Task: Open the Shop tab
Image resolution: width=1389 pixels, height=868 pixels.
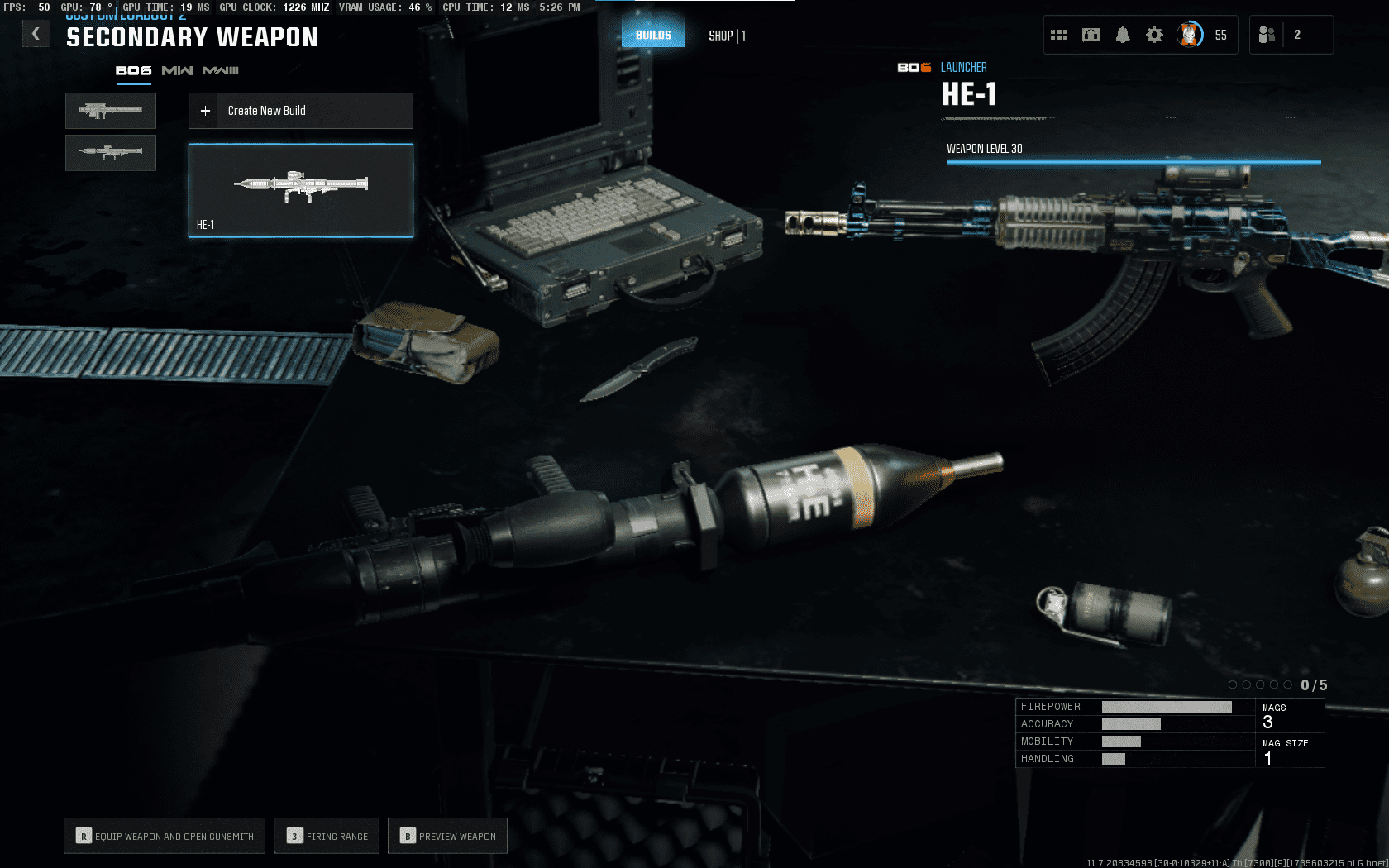Action: [x=727, y=36]
